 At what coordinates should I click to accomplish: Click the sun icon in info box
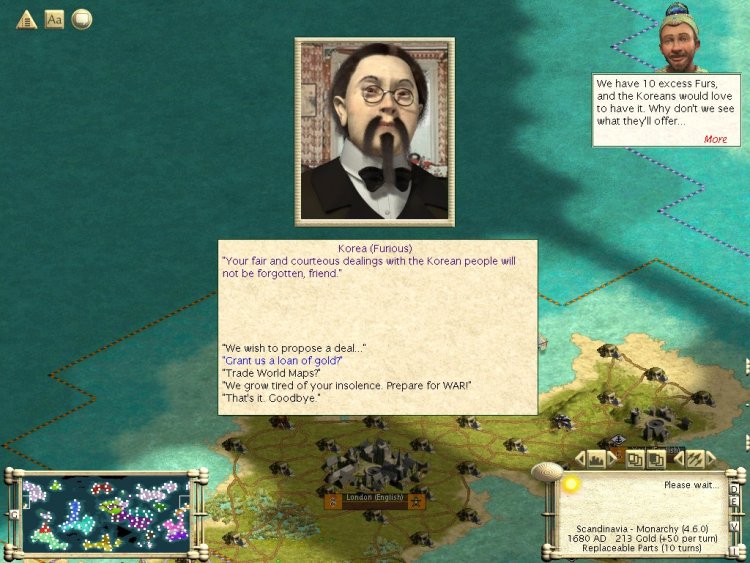coord(571,484)
